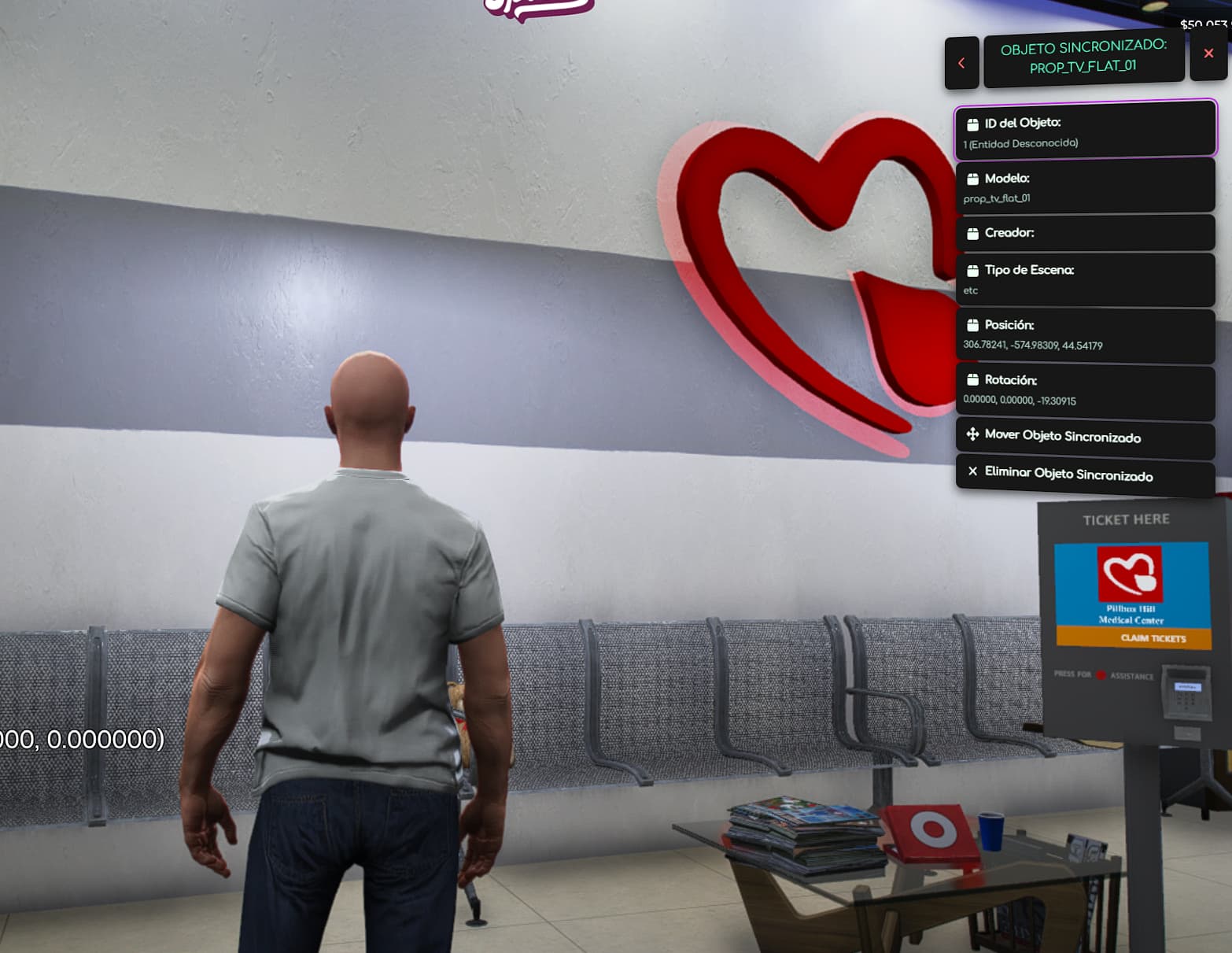
Task: Select the "Tipo de Escena" row showing "etc"
Action: [1084, 279]
